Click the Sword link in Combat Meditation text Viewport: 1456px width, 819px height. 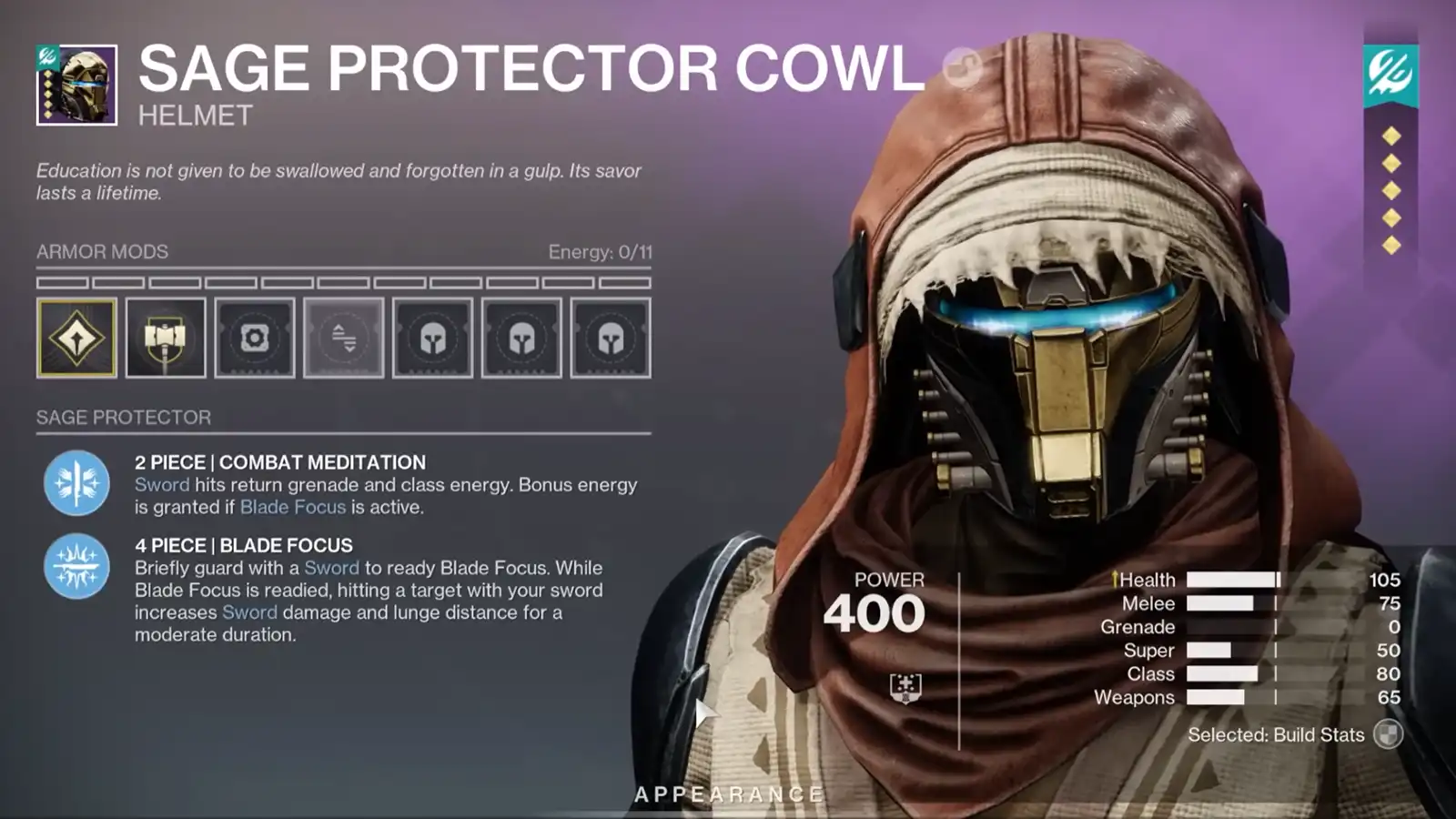(x=162, y=484)
